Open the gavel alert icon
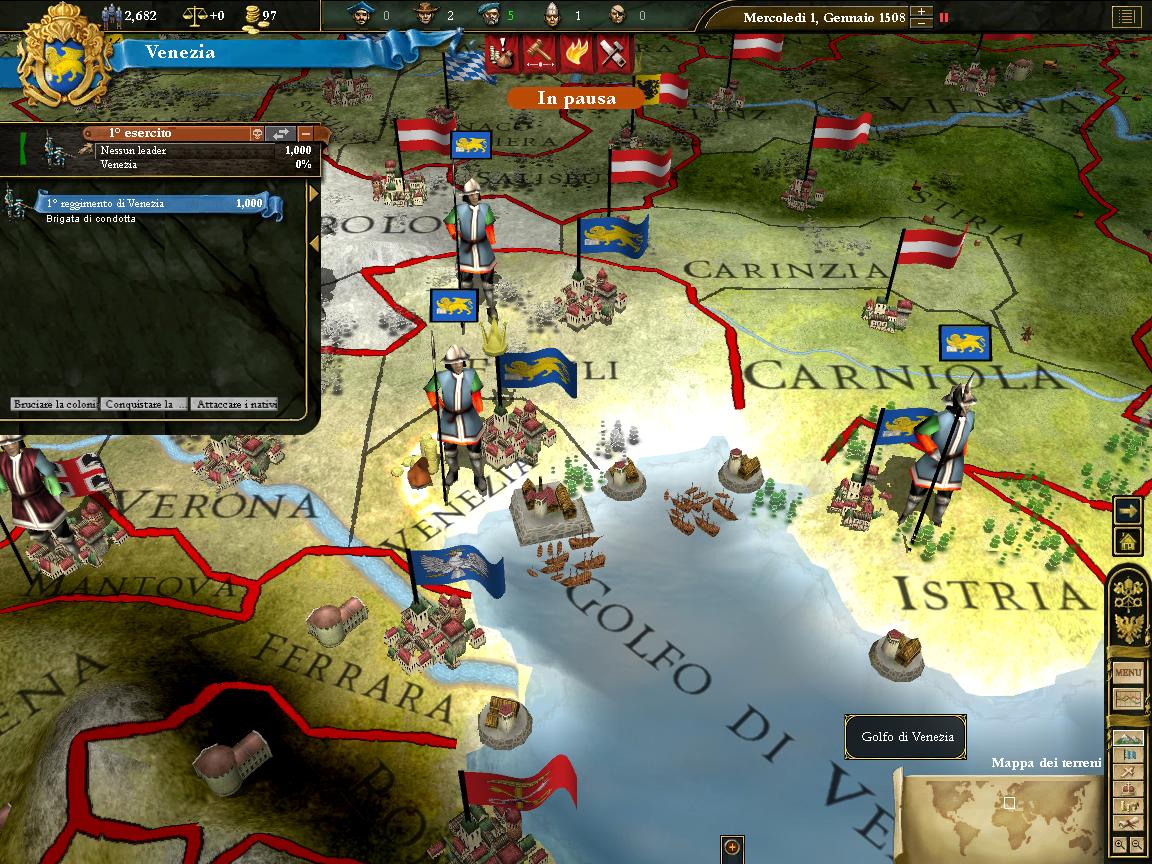The image size is (1152, 864). pos(539,52)
